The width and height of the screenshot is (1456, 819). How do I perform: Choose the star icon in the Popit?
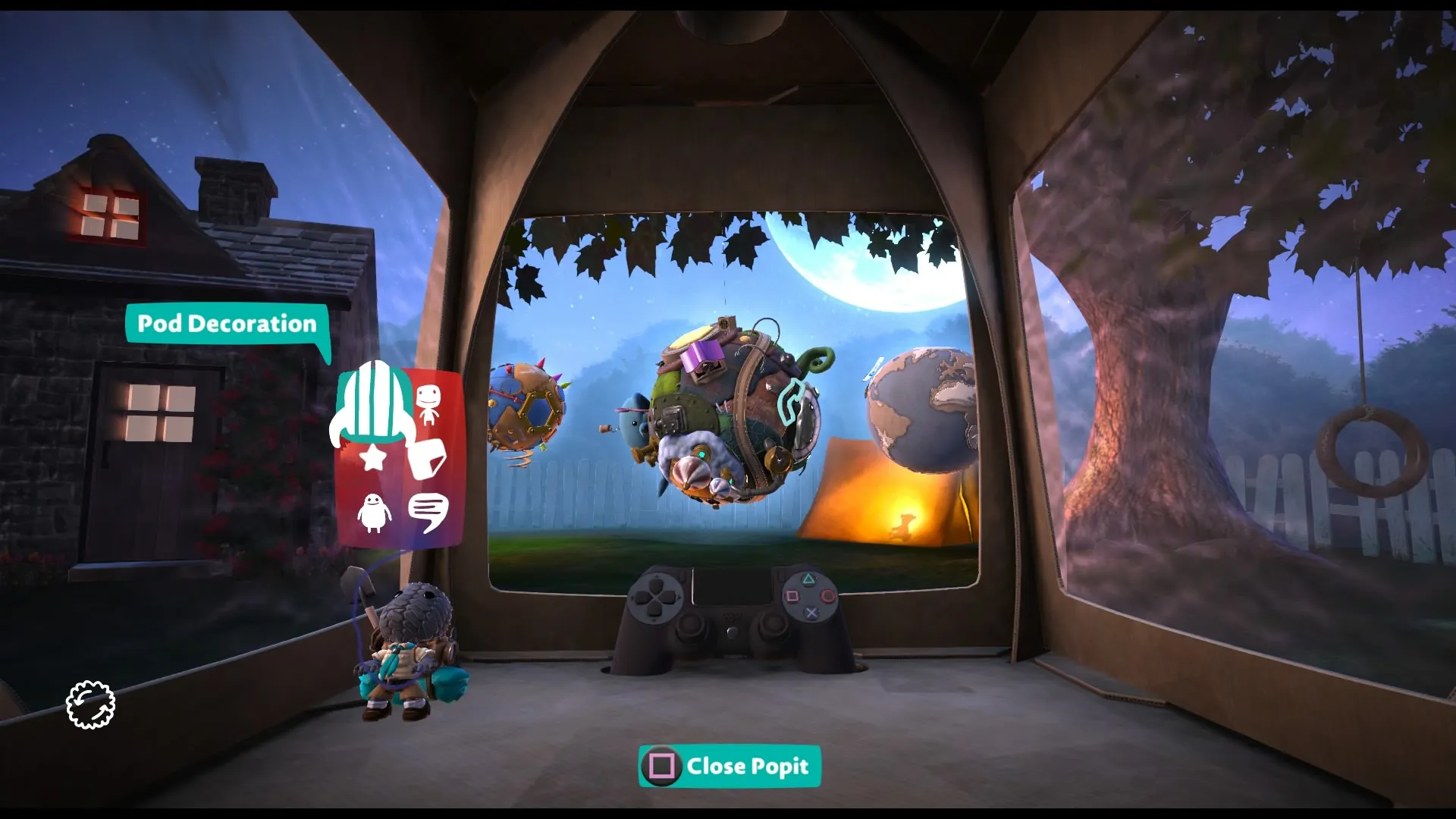(x=372, y=457)
